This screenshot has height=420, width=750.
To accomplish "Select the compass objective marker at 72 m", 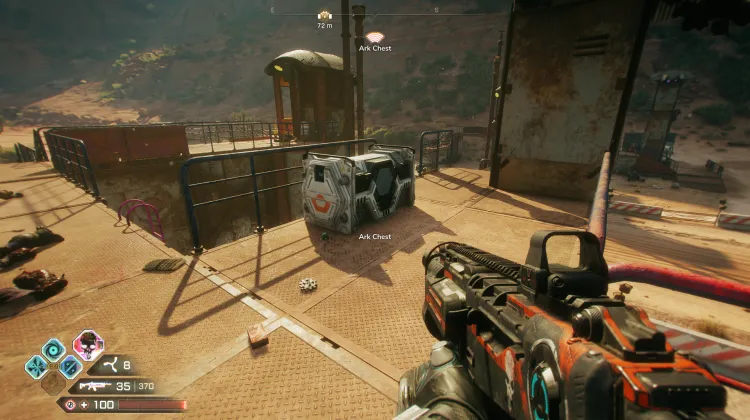I will (325, 16).
